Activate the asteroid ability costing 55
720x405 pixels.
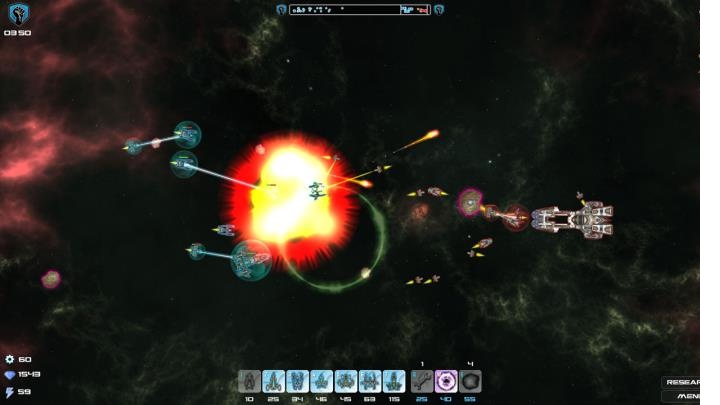point(470,380)
